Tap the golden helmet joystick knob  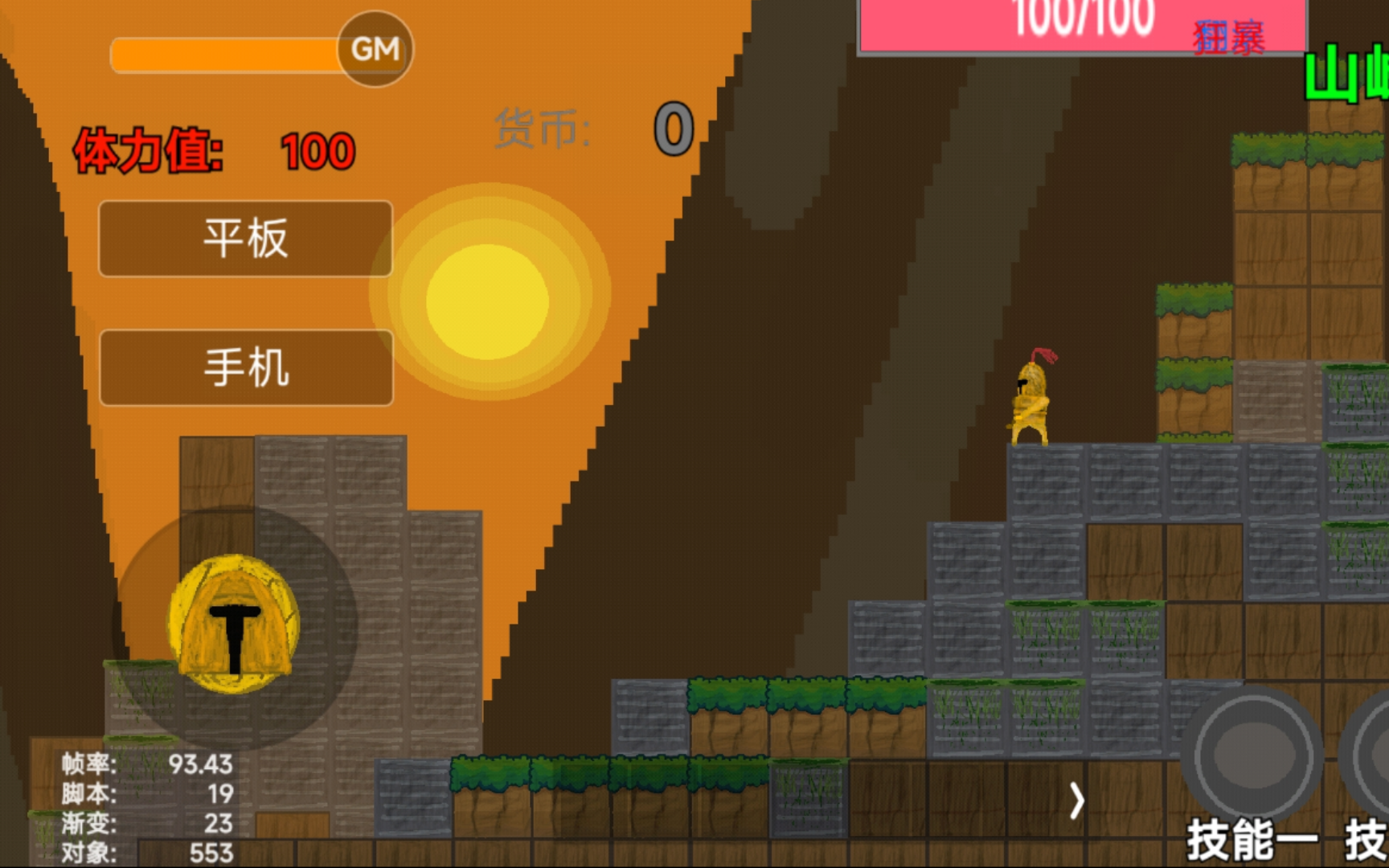tap(234, 624)
